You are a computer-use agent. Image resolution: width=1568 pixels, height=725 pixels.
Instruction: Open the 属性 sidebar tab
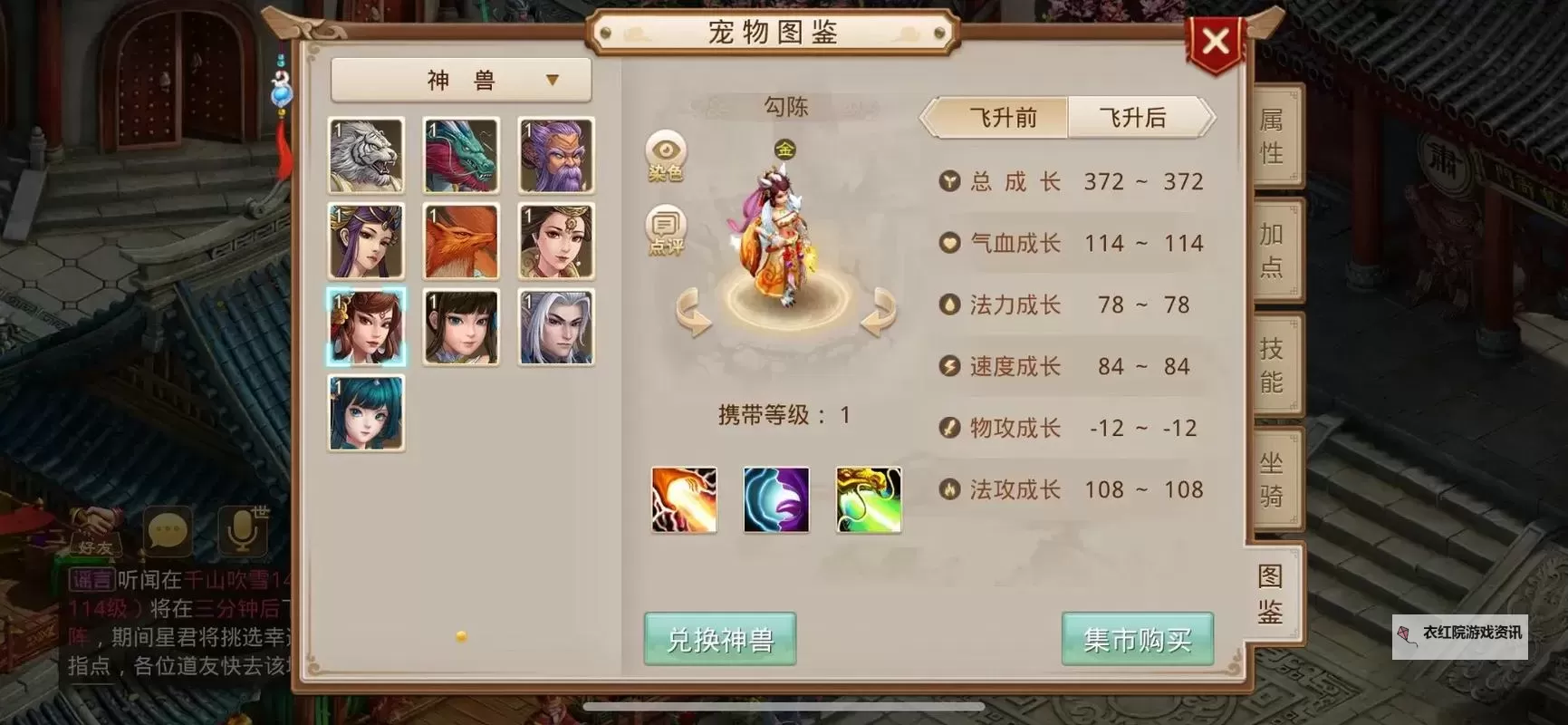pyautogui.click(x=1272, y=138)
